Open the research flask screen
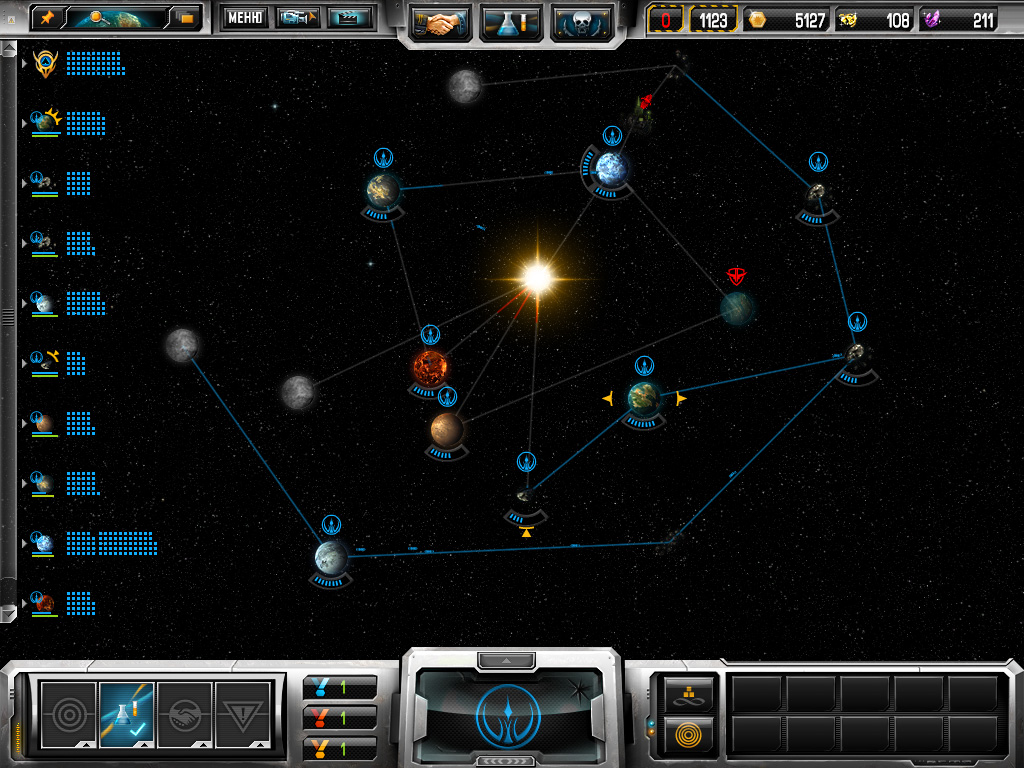 (512, 21)
